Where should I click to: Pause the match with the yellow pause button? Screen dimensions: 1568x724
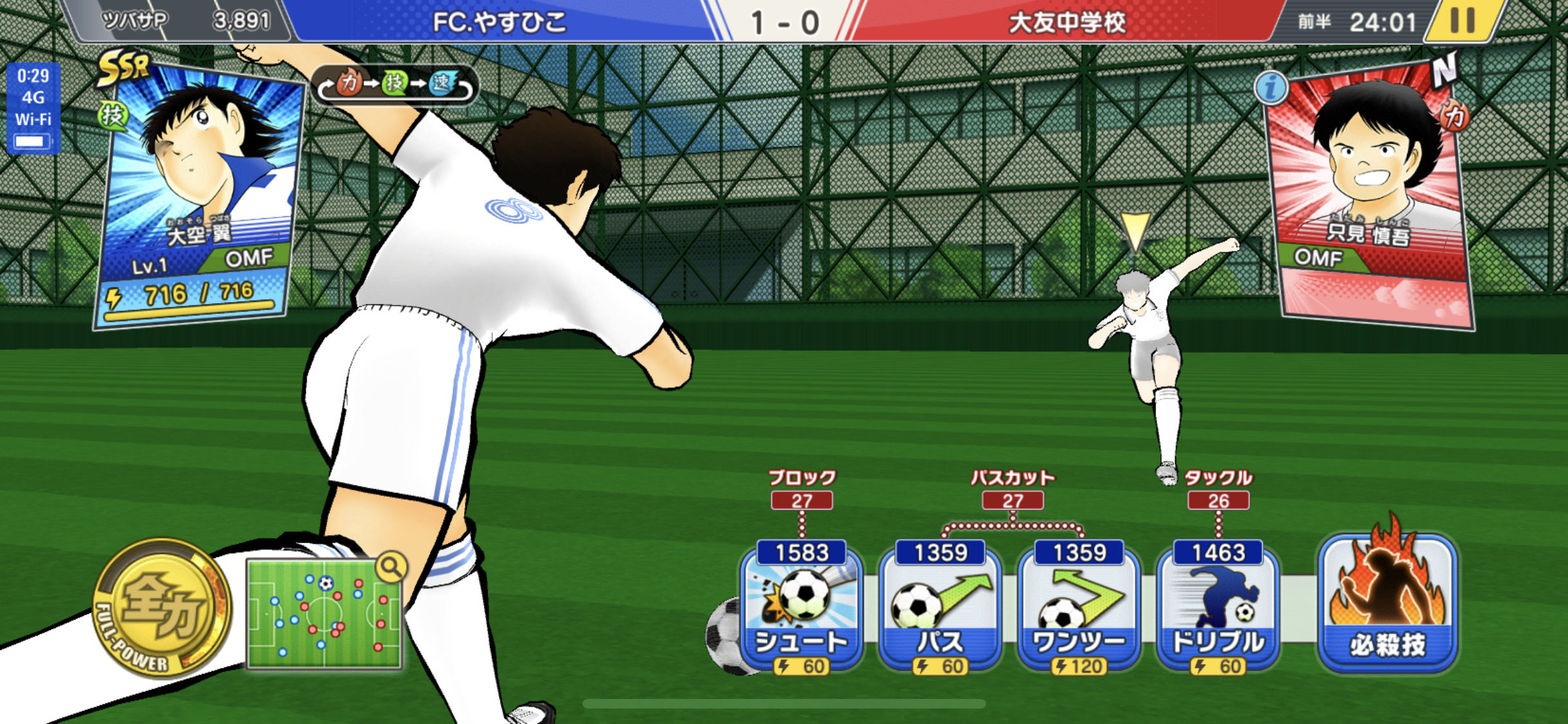pyautogui.click(x=1462, y=21)
